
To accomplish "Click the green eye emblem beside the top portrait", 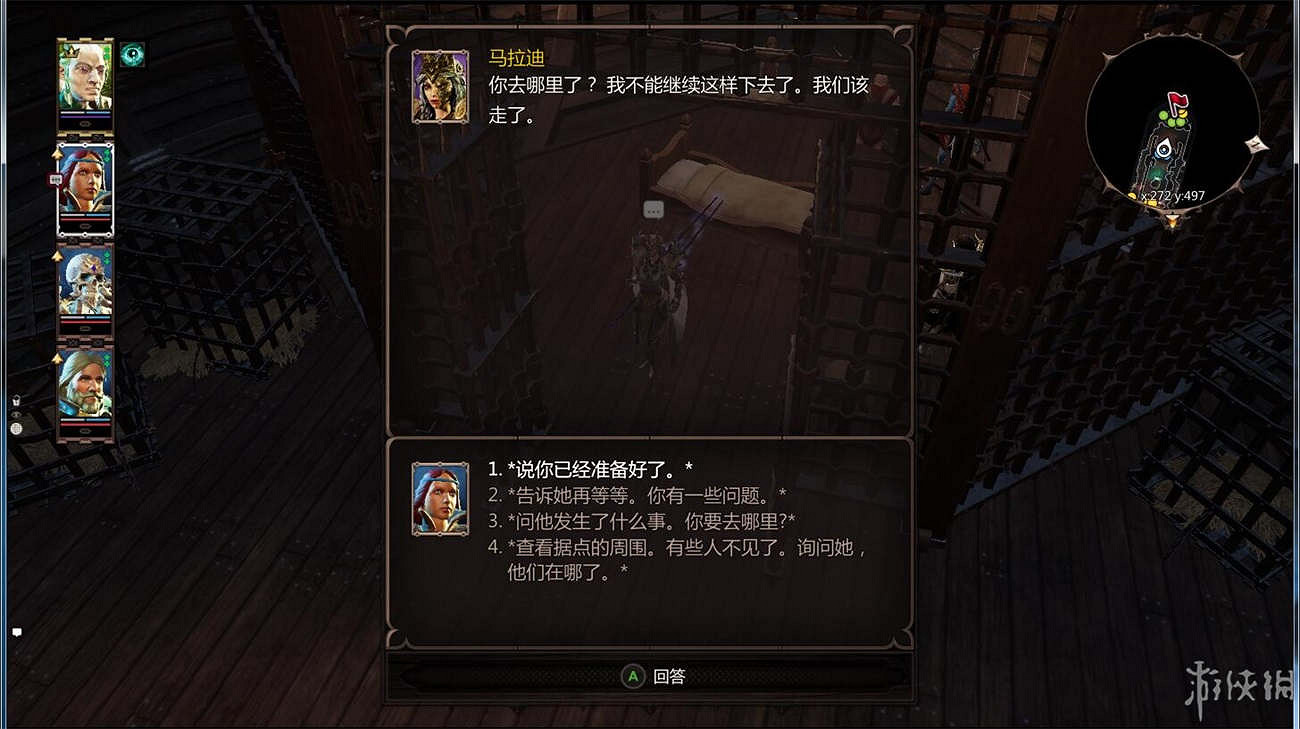I will tap(131, 57).
